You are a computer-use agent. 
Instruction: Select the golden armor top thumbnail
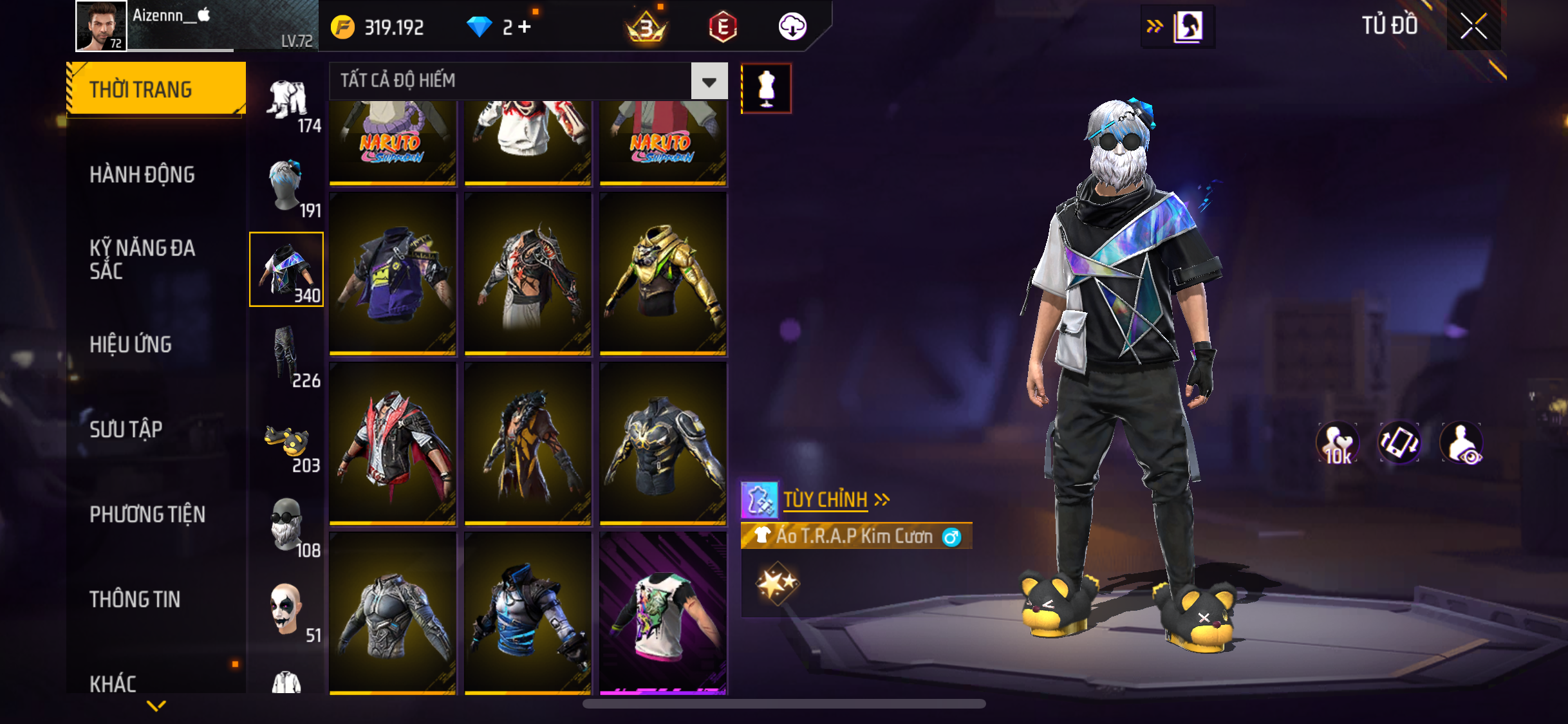(x=663, y=274)
